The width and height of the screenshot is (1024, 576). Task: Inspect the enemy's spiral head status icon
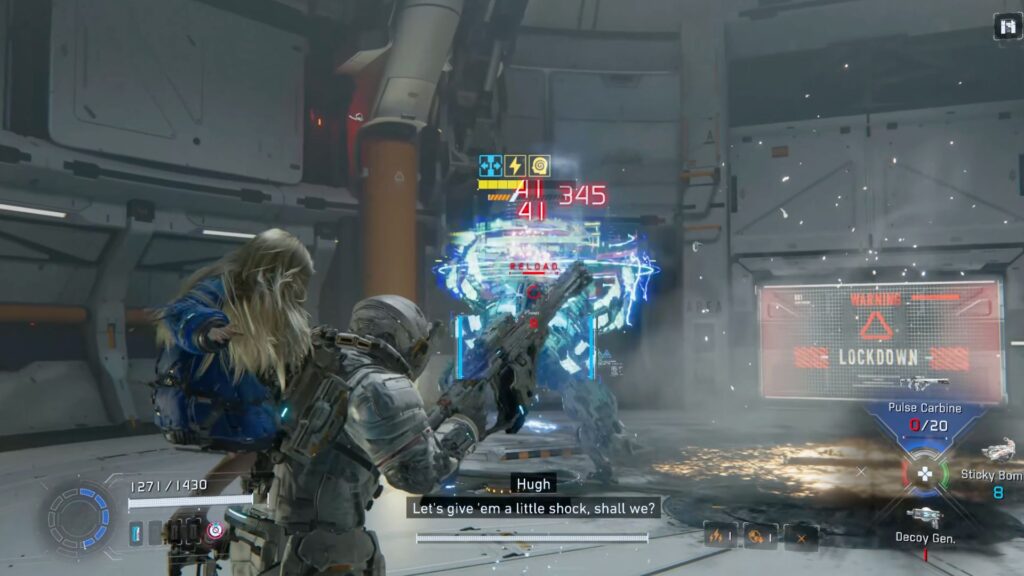539,166
